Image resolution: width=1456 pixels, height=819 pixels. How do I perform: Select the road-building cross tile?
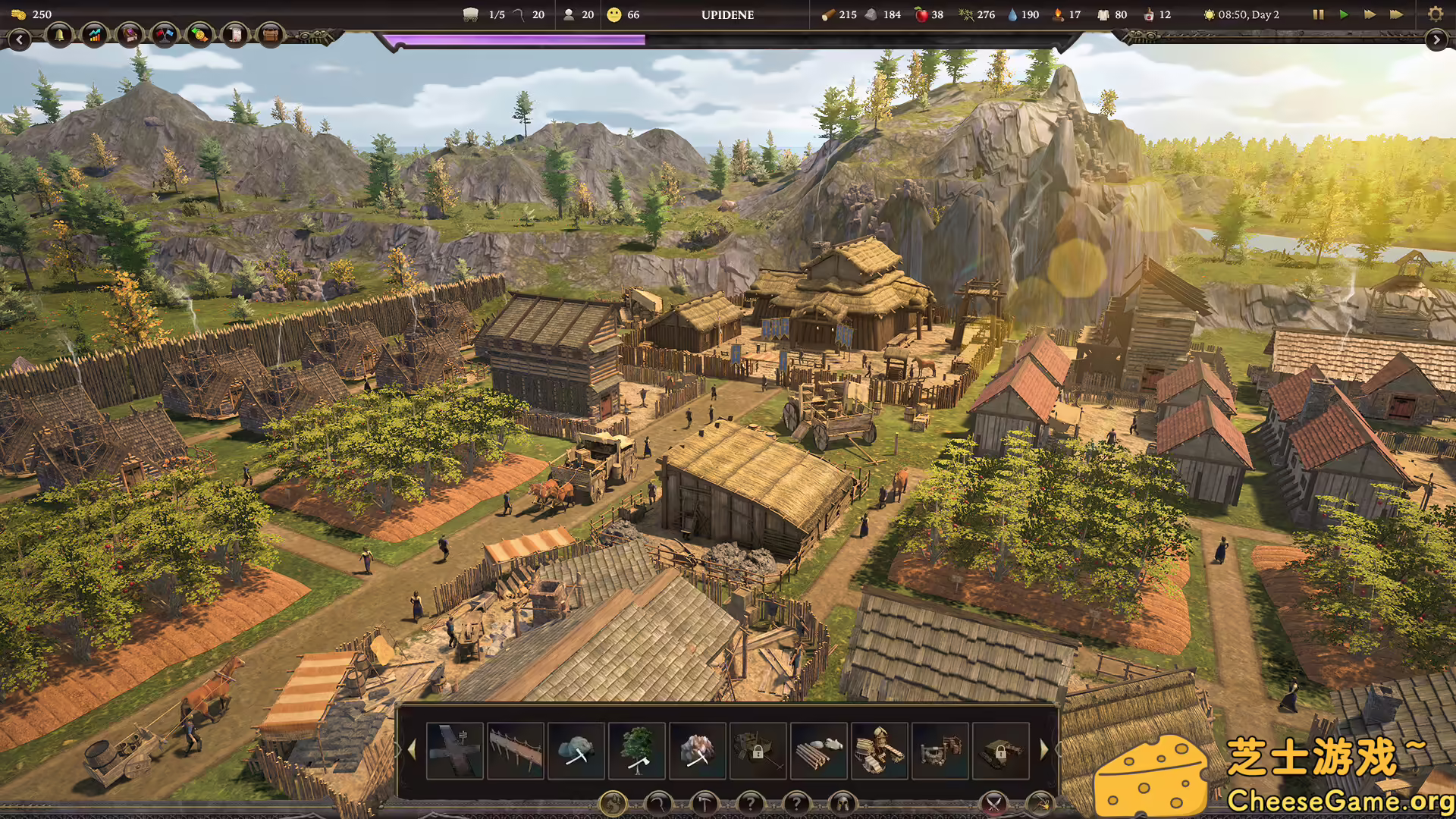point(455,752)
